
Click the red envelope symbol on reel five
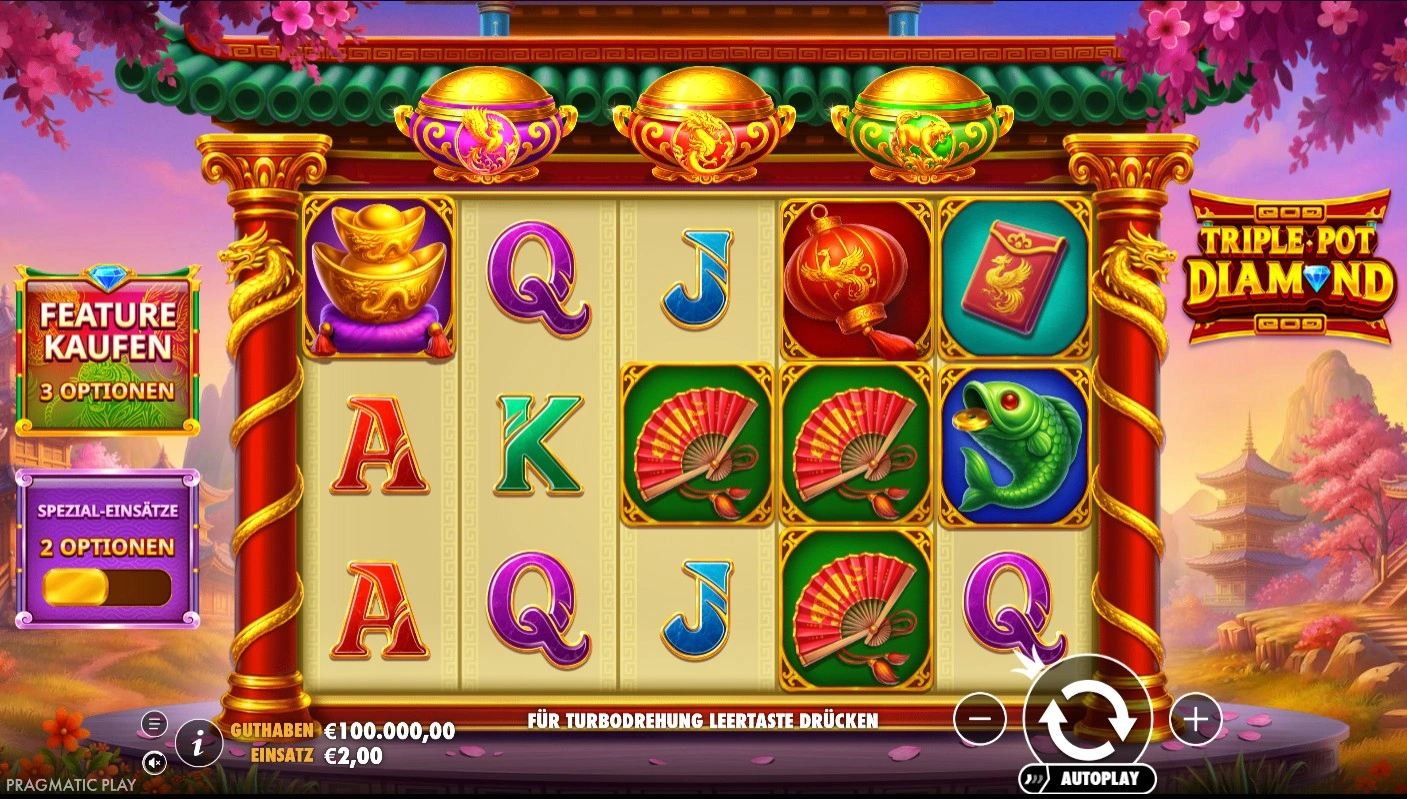(x=1014, y=275)
